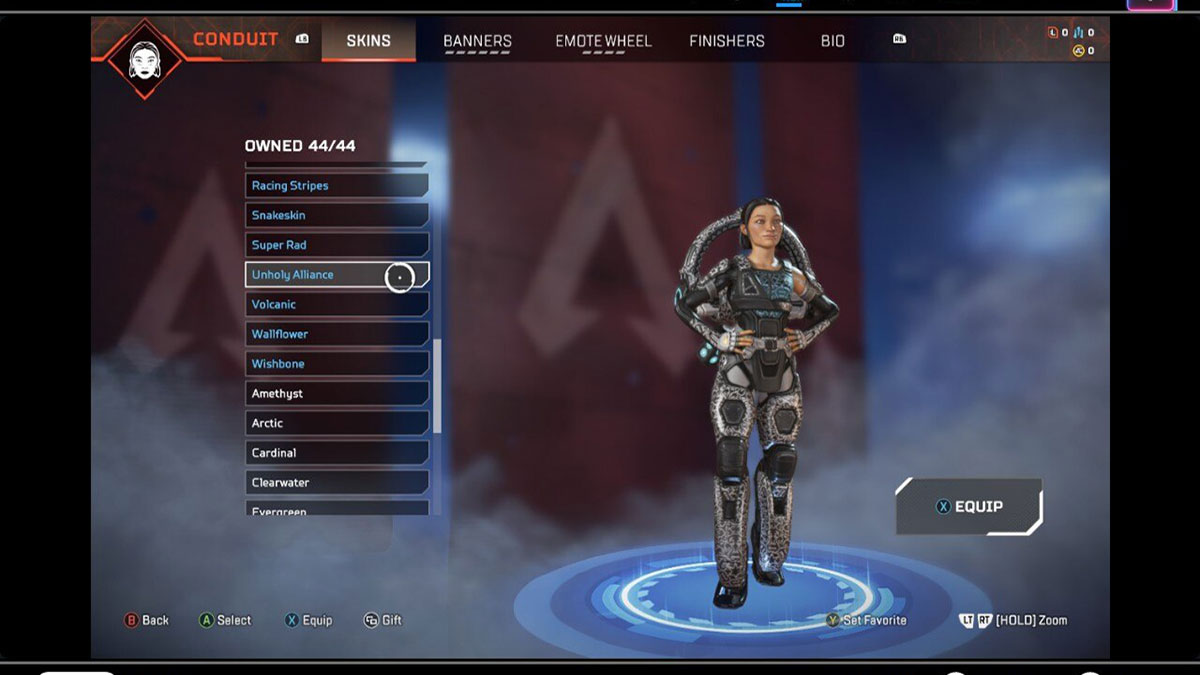This screenshot has width=1200, height=675.
Task: Select the Amethyst skin
Action: 336,394
